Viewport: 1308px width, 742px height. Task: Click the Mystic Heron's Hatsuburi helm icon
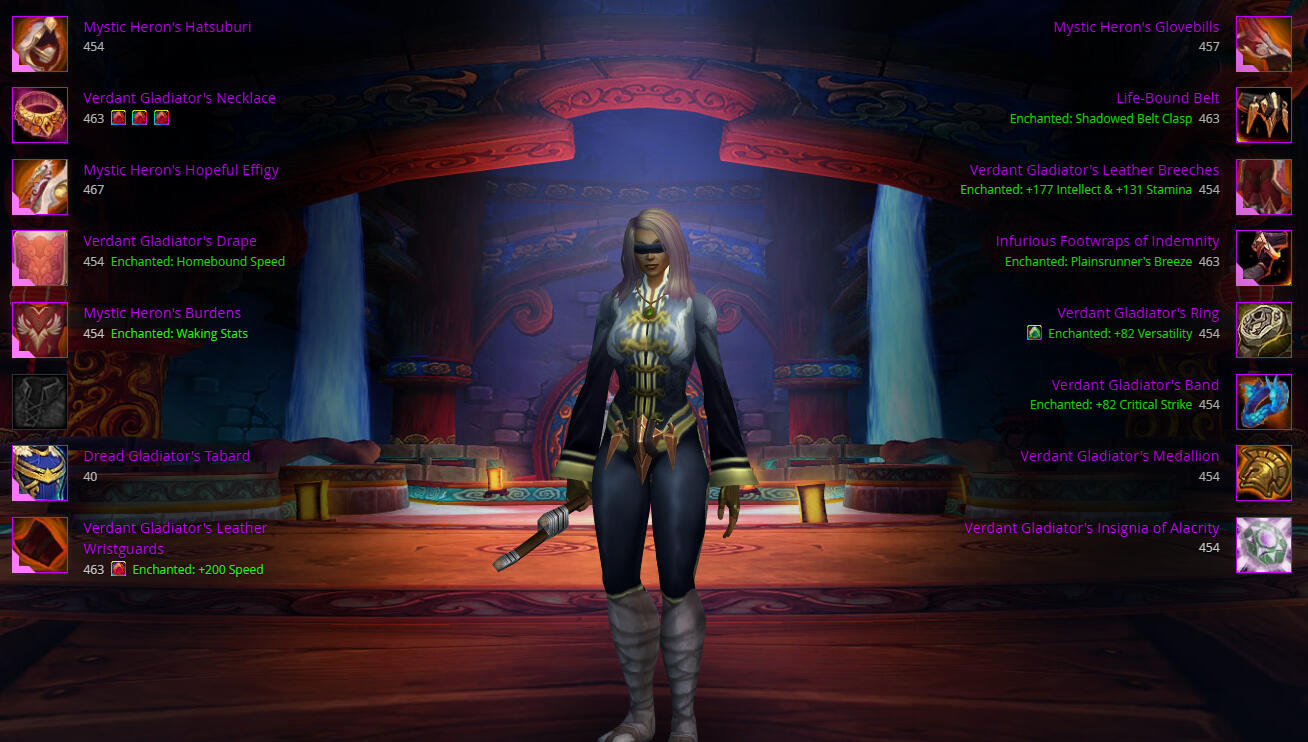[x=40, y=44]
